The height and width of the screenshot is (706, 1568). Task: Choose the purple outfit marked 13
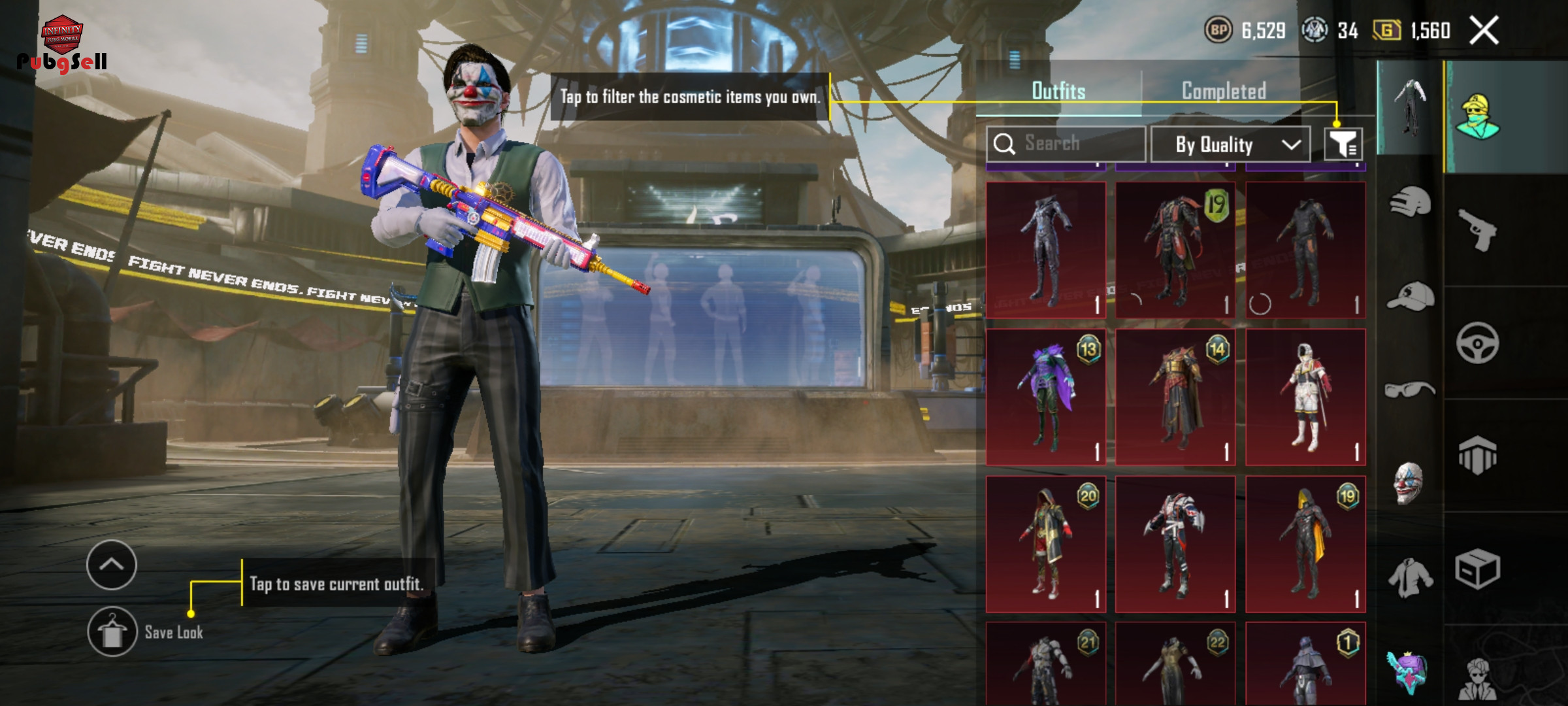(1045, 397)
